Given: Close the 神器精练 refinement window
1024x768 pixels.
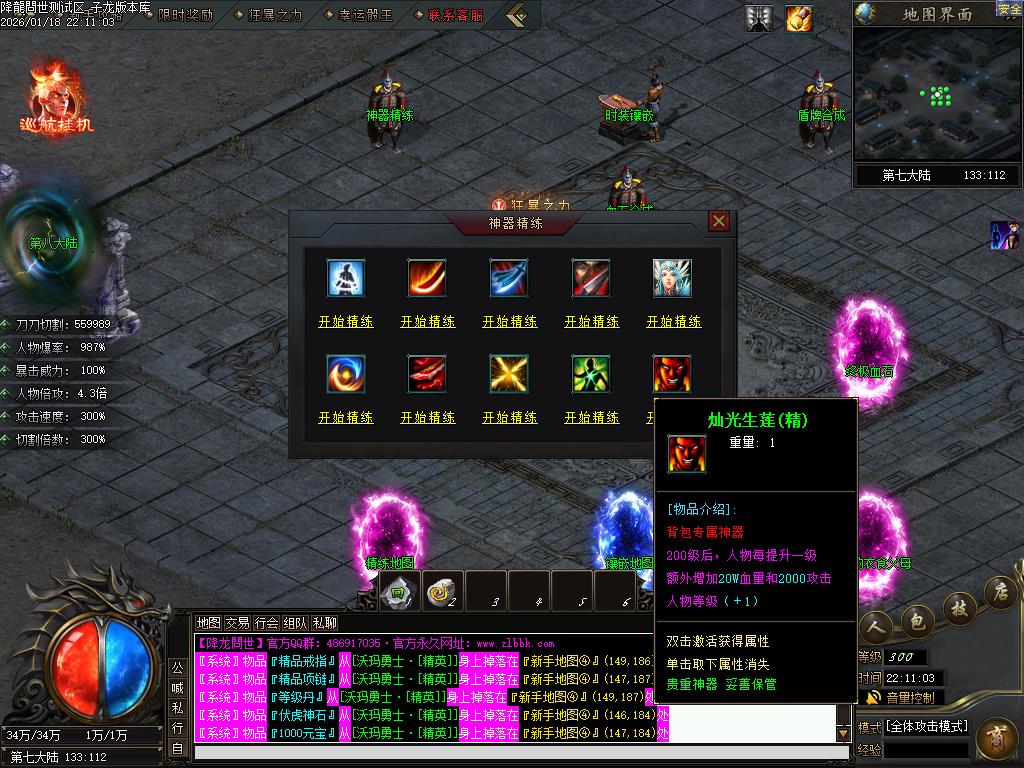Looking at the screenshot, I should click(718, 221).
